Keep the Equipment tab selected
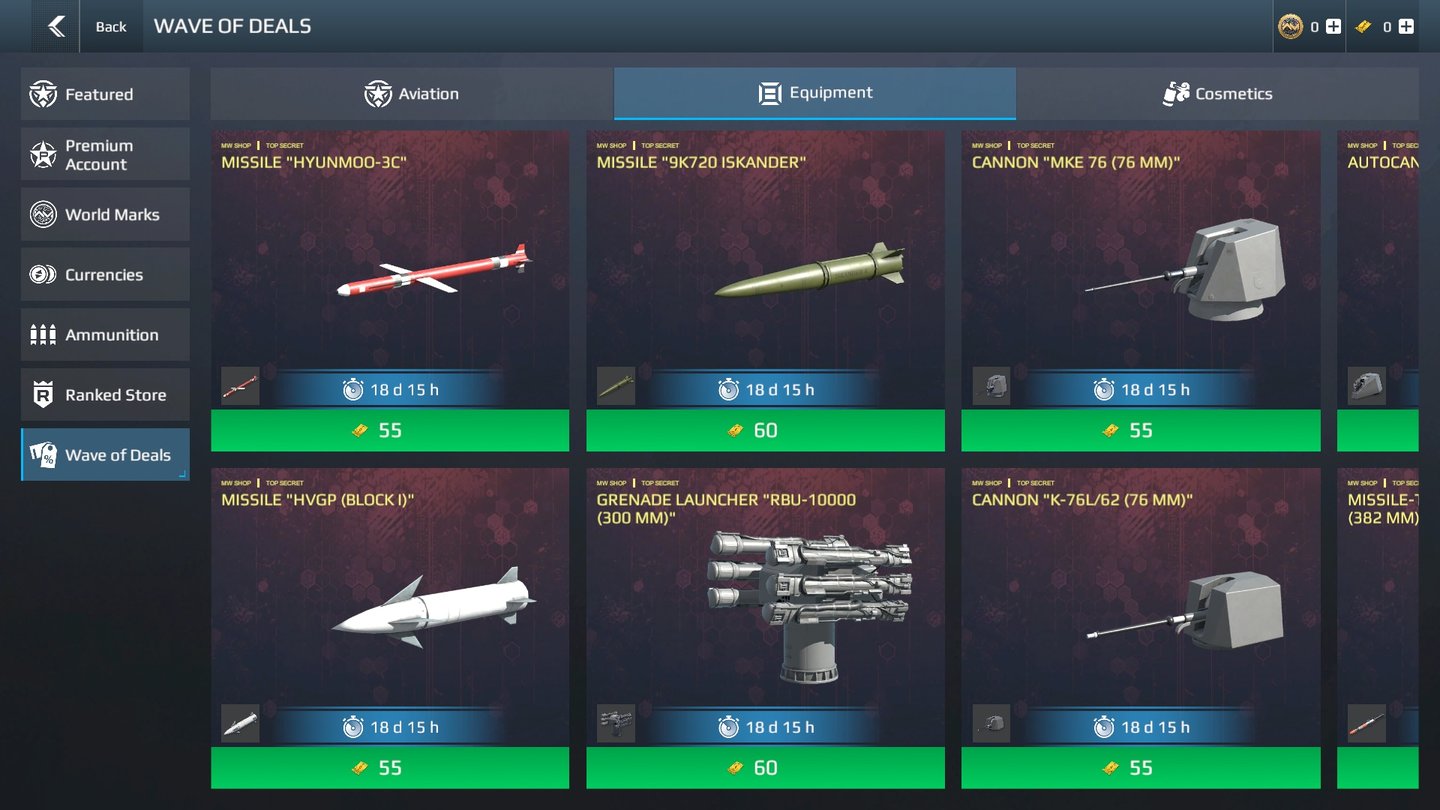 815,93
